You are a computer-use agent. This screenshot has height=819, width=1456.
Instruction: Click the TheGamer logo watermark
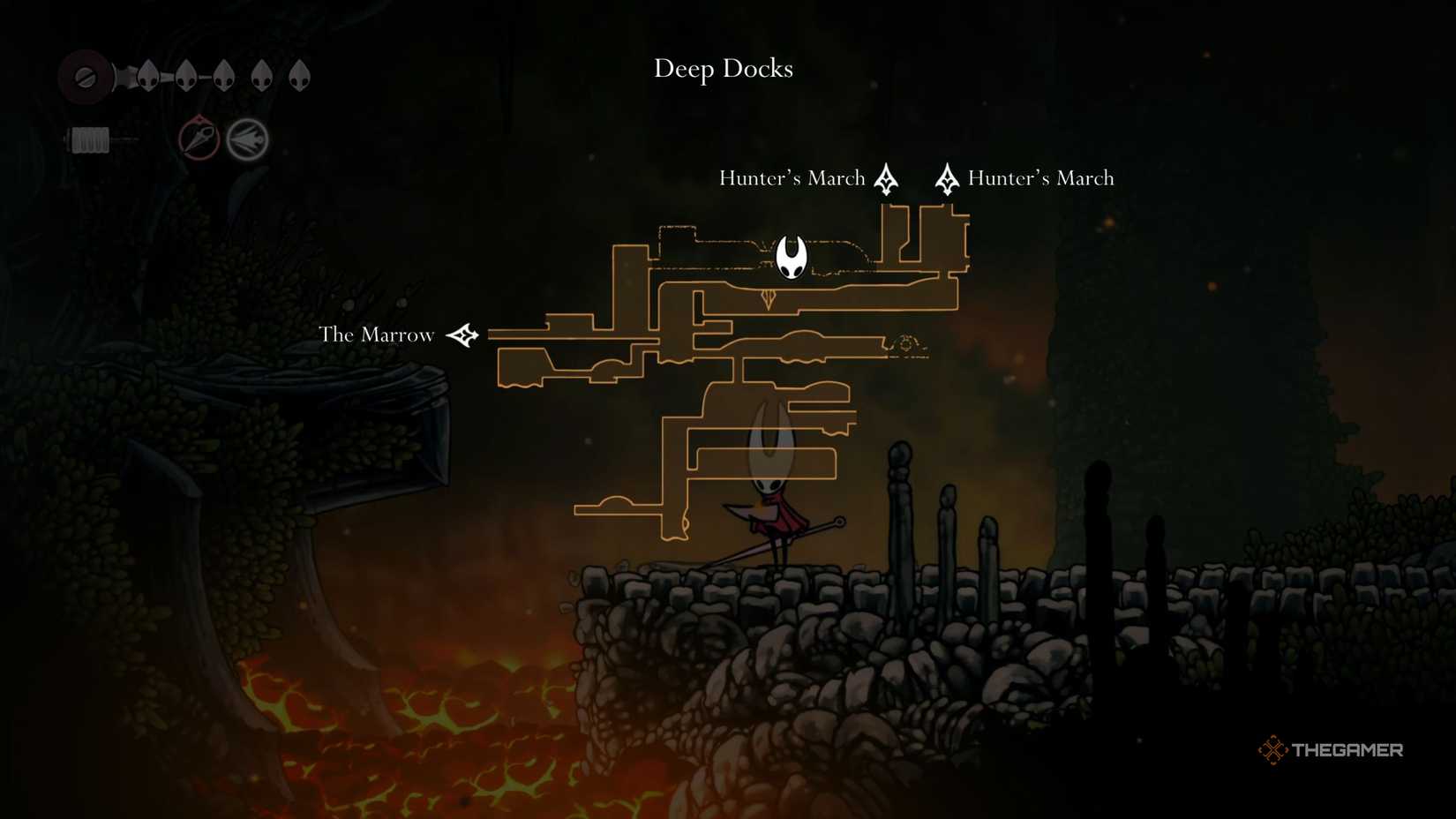point(1332,749)
